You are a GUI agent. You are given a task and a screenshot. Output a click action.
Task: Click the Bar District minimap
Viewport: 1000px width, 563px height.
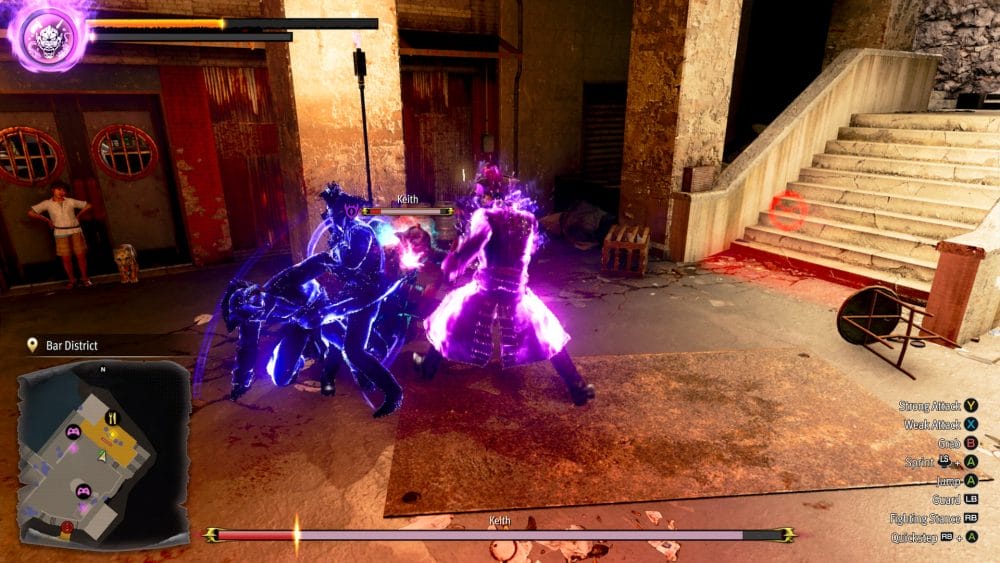pyautogui.click(x=103, y=452)
